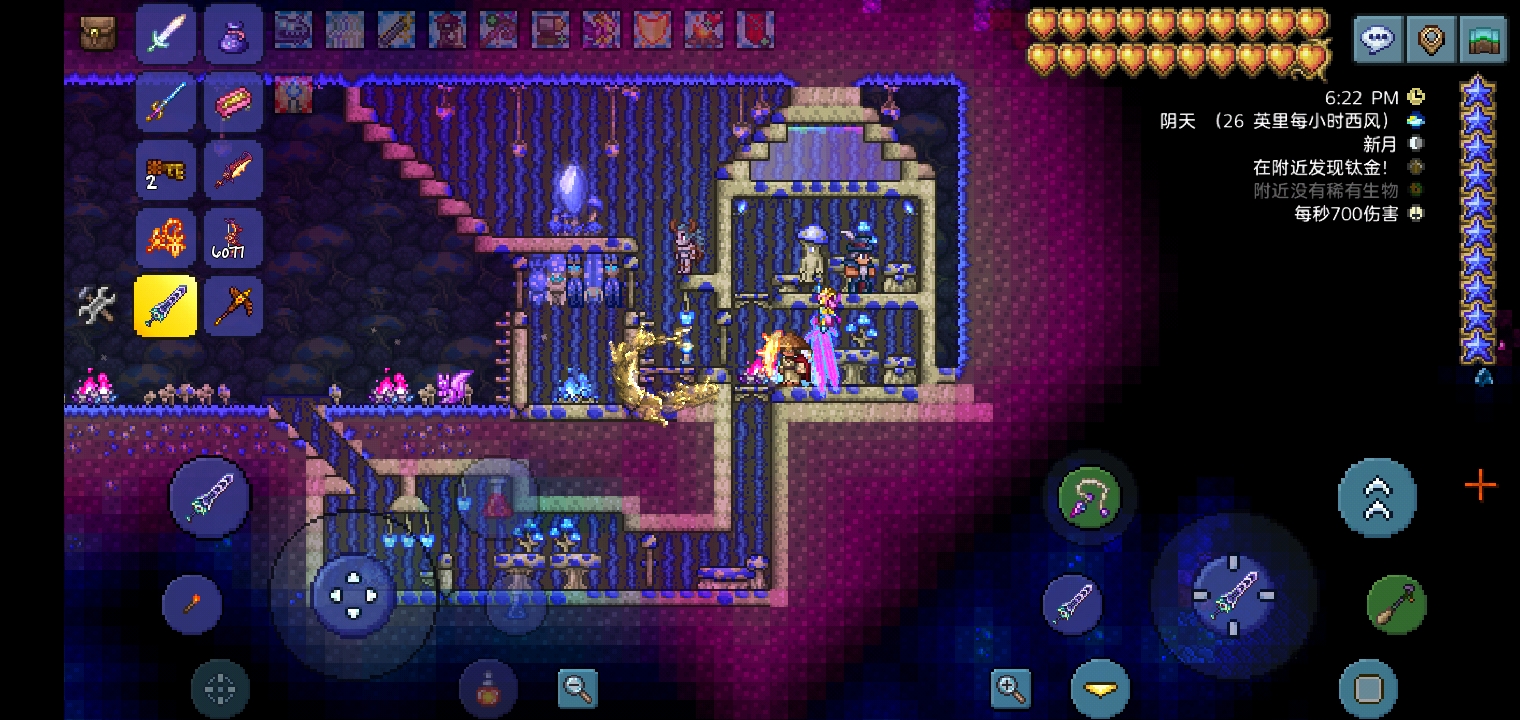Select the purple pouch hotbar slot
Image resolution: width=1520 pixels, height=720 pixels.
(234, 33)
